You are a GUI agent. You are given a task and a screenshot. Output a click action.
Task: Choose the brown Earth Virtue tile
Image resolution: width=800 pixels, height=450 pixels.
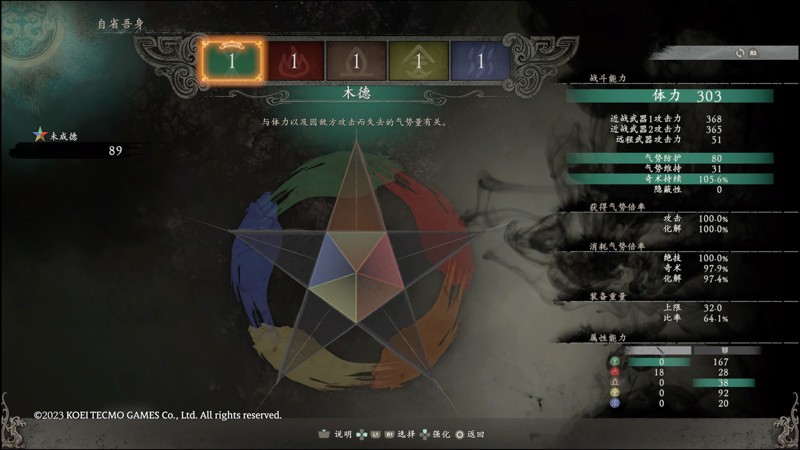pyautogui.click(x=356, y=61)
